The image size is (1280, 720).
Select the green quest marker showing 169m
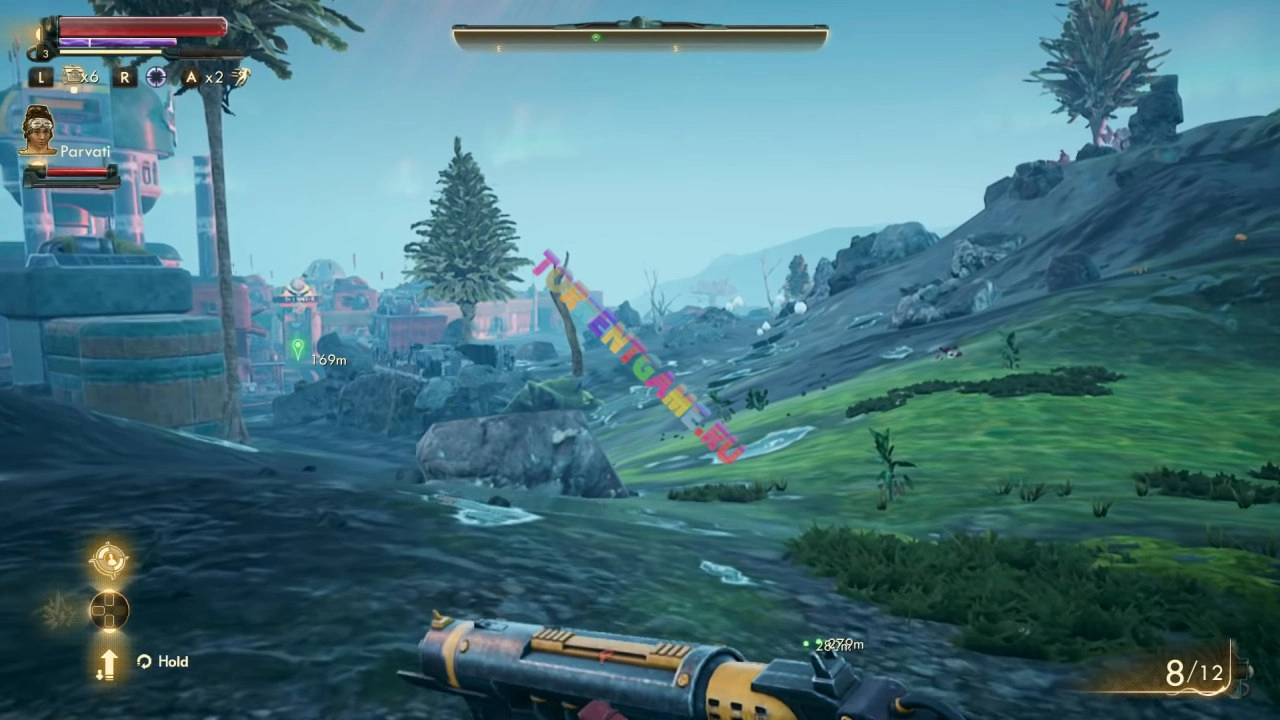coord(297,348)
